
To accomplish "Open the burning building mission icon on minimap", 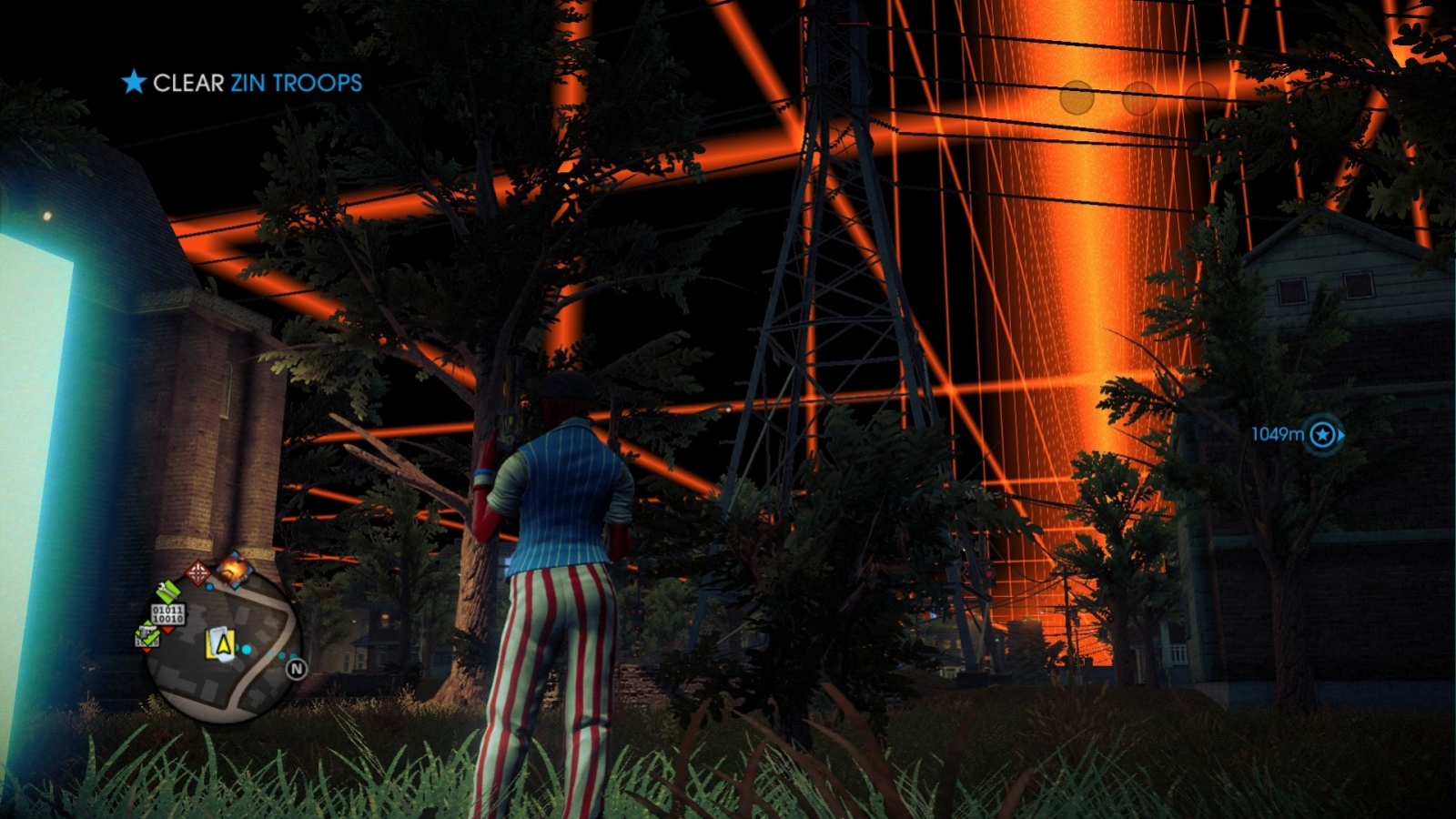I will pos(236,569).
